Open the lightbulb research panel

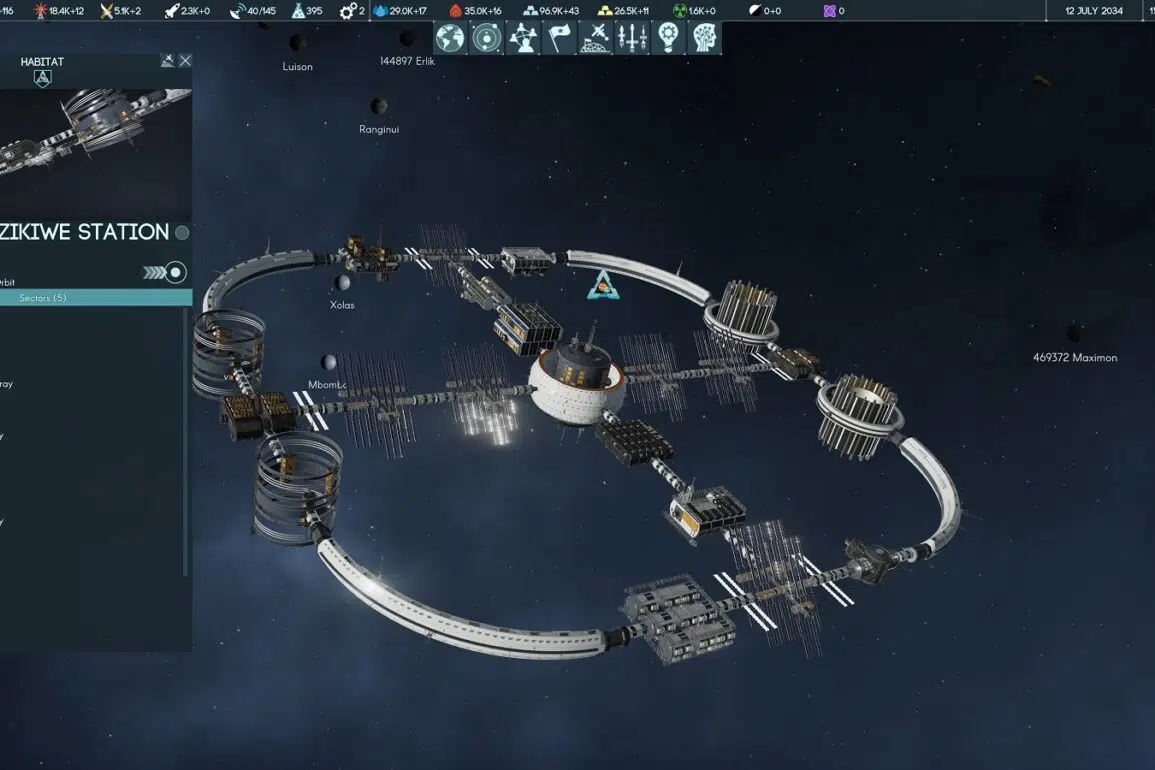(x=669, y=38)
